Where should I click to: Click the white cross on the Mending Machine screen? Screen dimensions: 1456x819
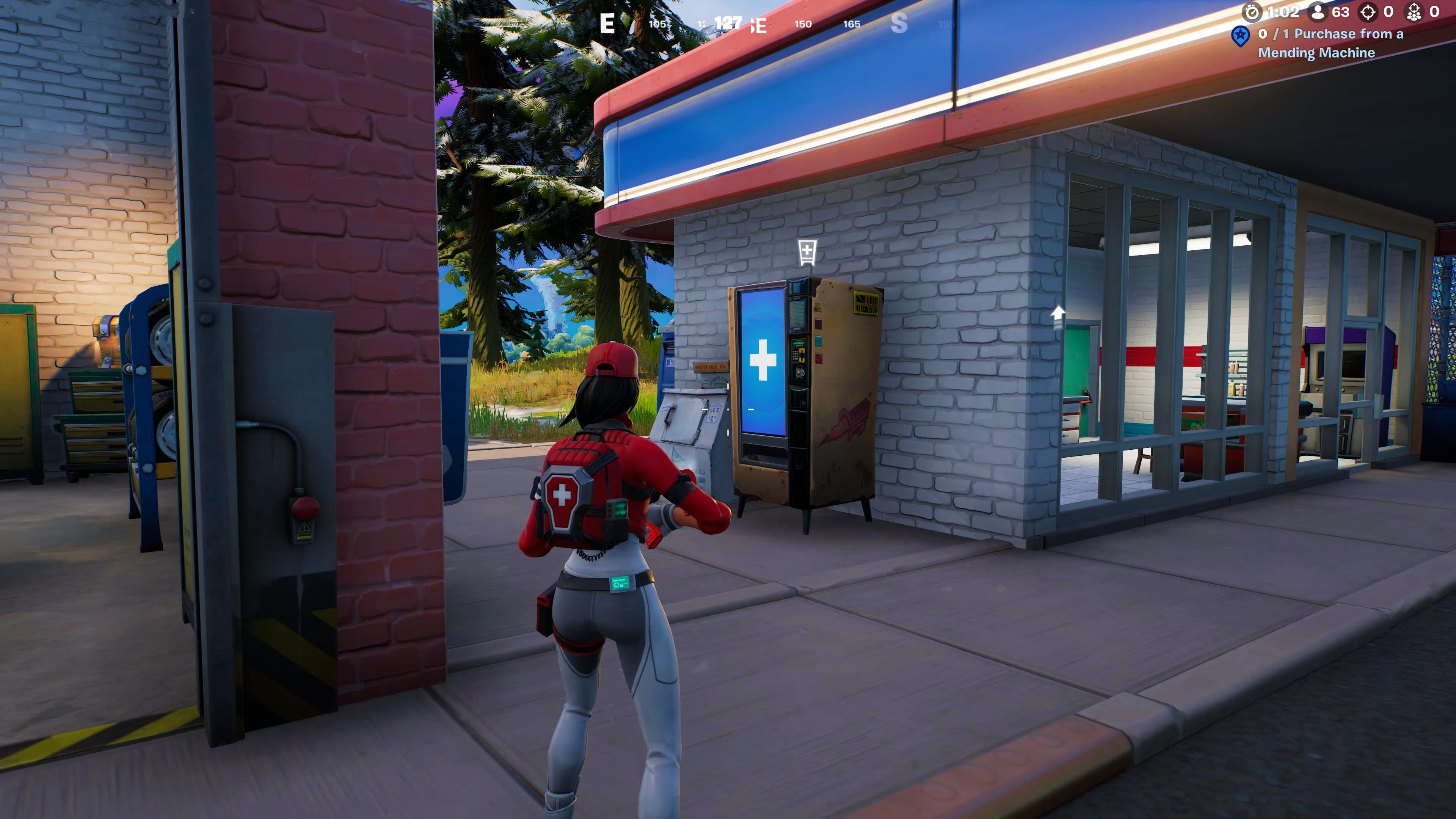(763, 360)
